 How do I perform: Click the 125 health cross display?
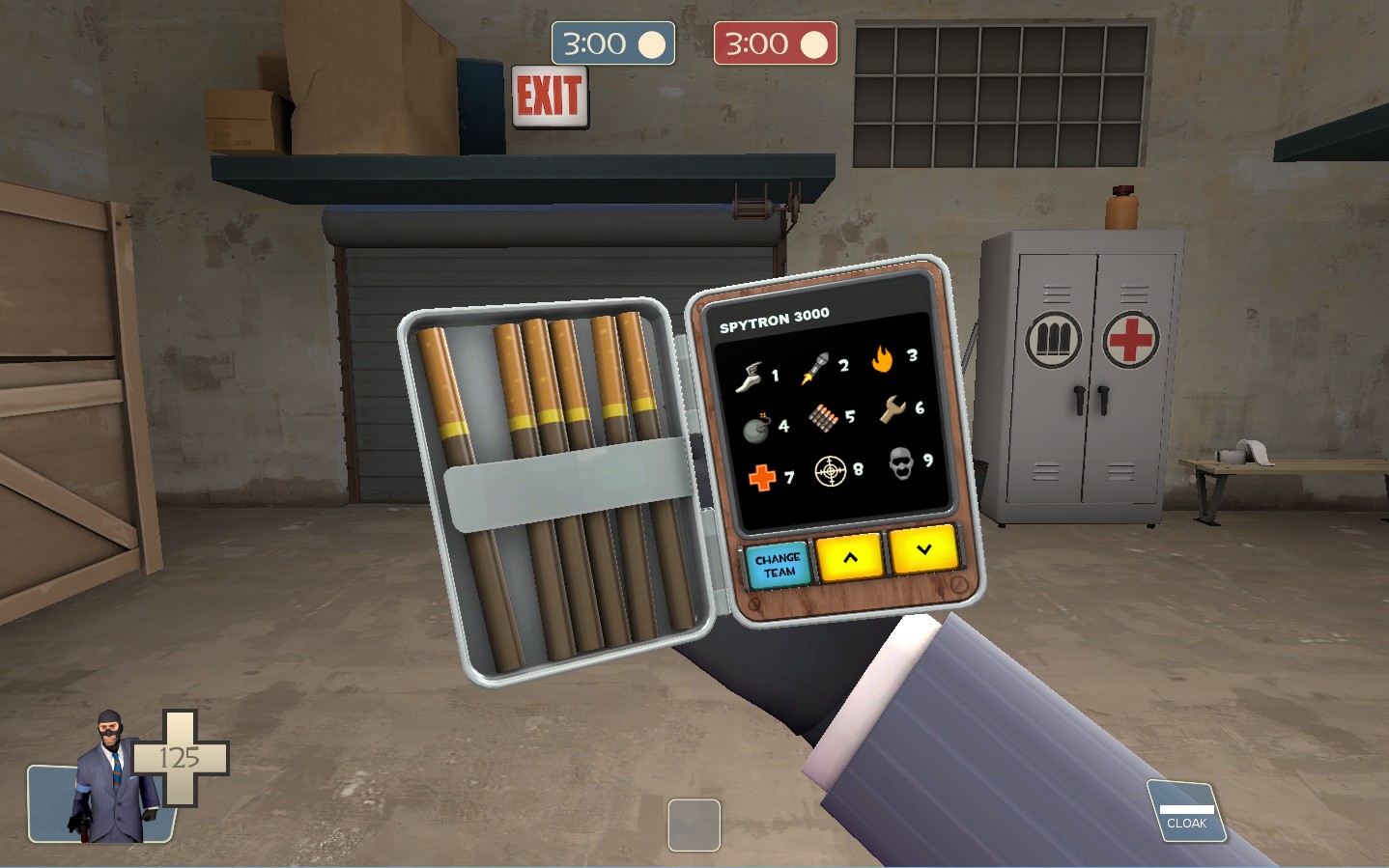(x=179, y=759)
